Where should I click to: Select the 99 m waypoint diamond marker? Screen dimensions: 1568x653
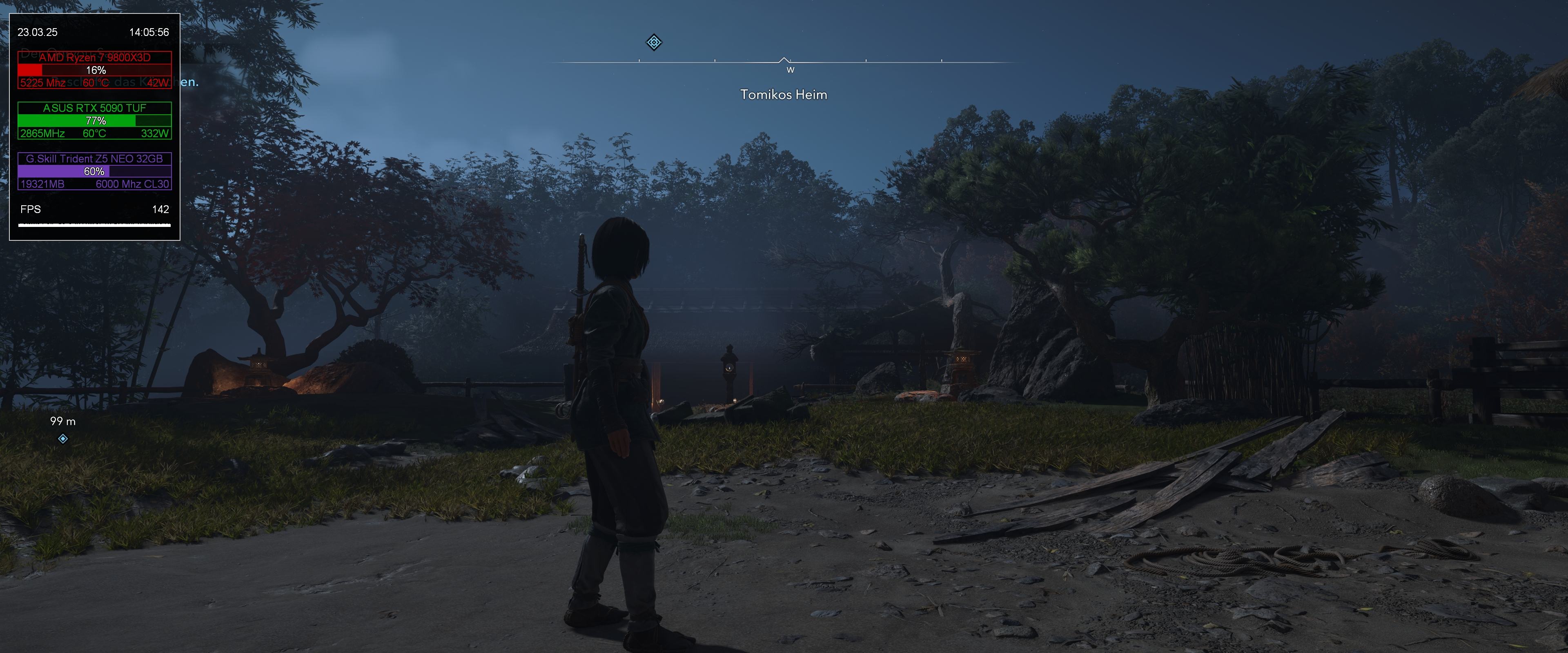coord(63,438)
